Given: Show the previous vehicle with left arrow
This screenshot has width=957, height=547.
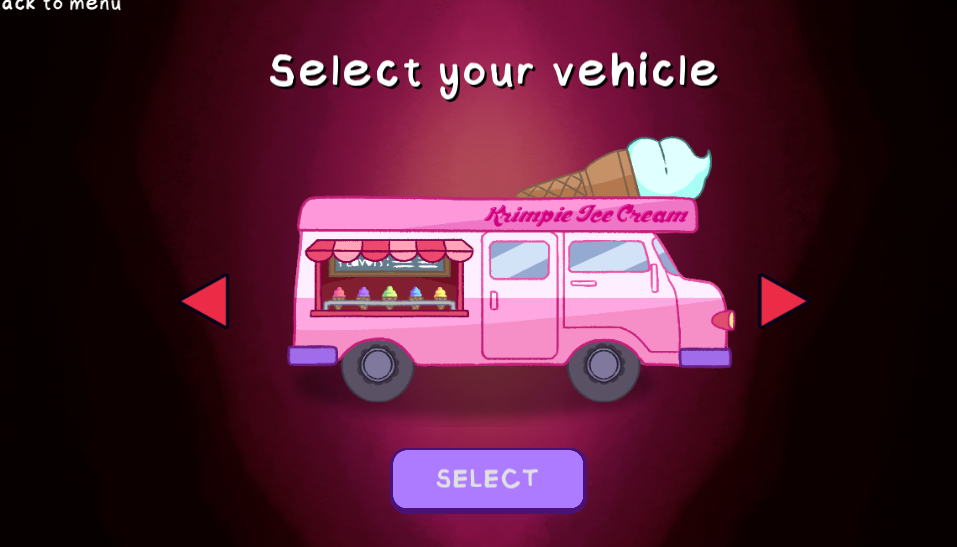Looking at the screenshot, I should click(207, 301).
